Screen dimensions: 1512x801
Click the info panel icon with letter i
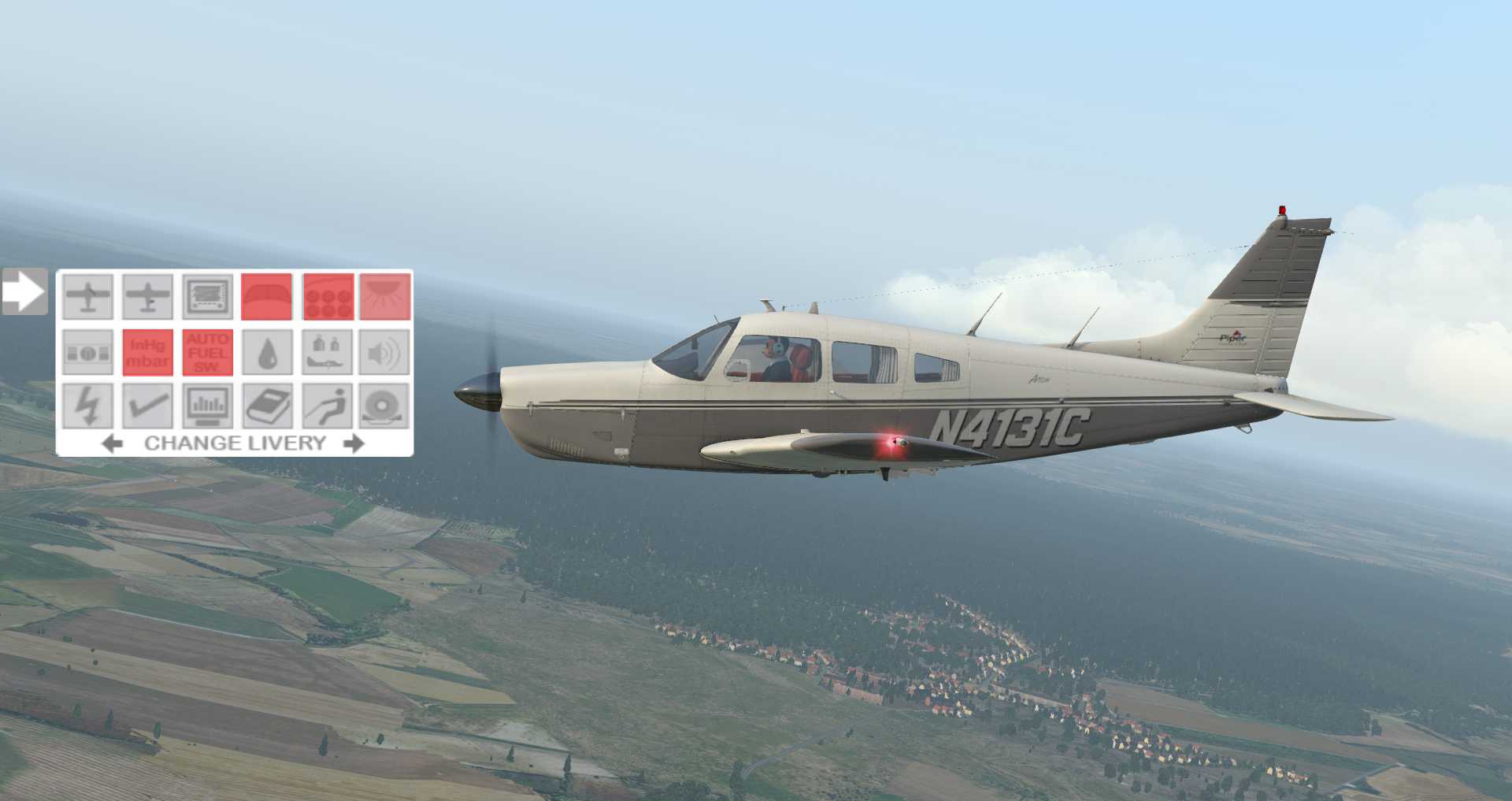tap(88, 352)
